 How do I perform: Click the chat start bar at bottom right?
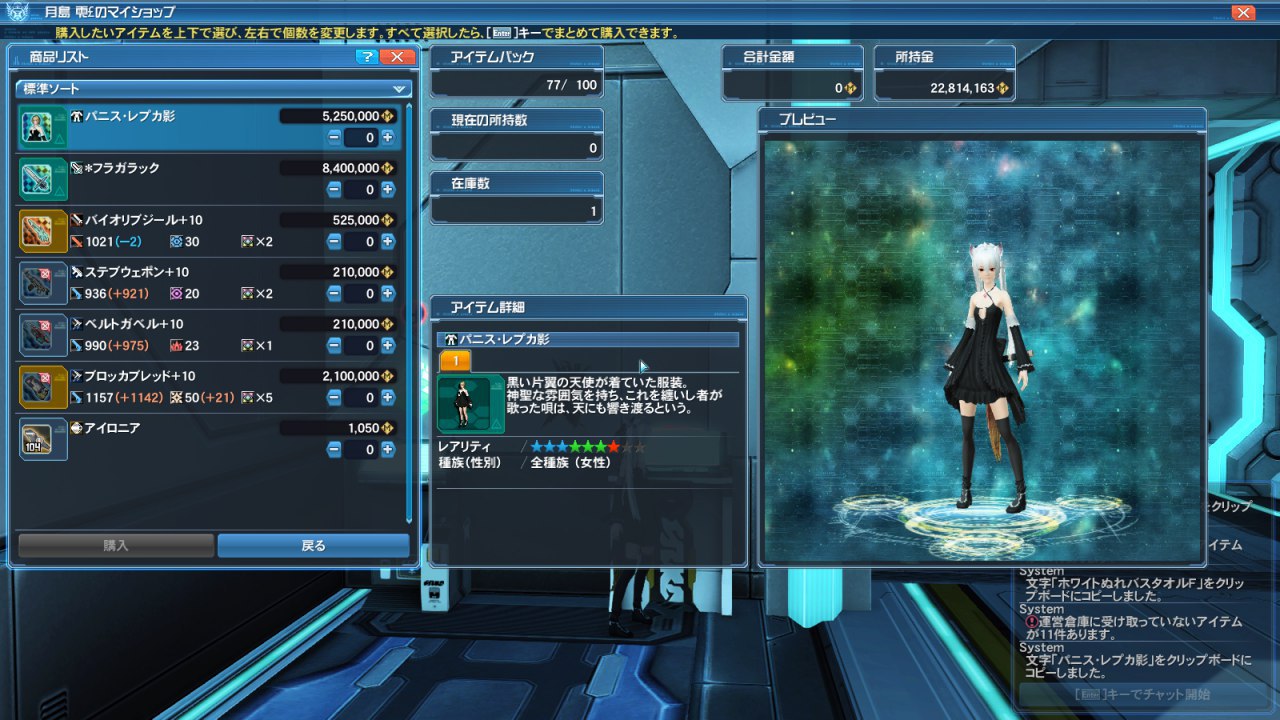(1140, 694)
